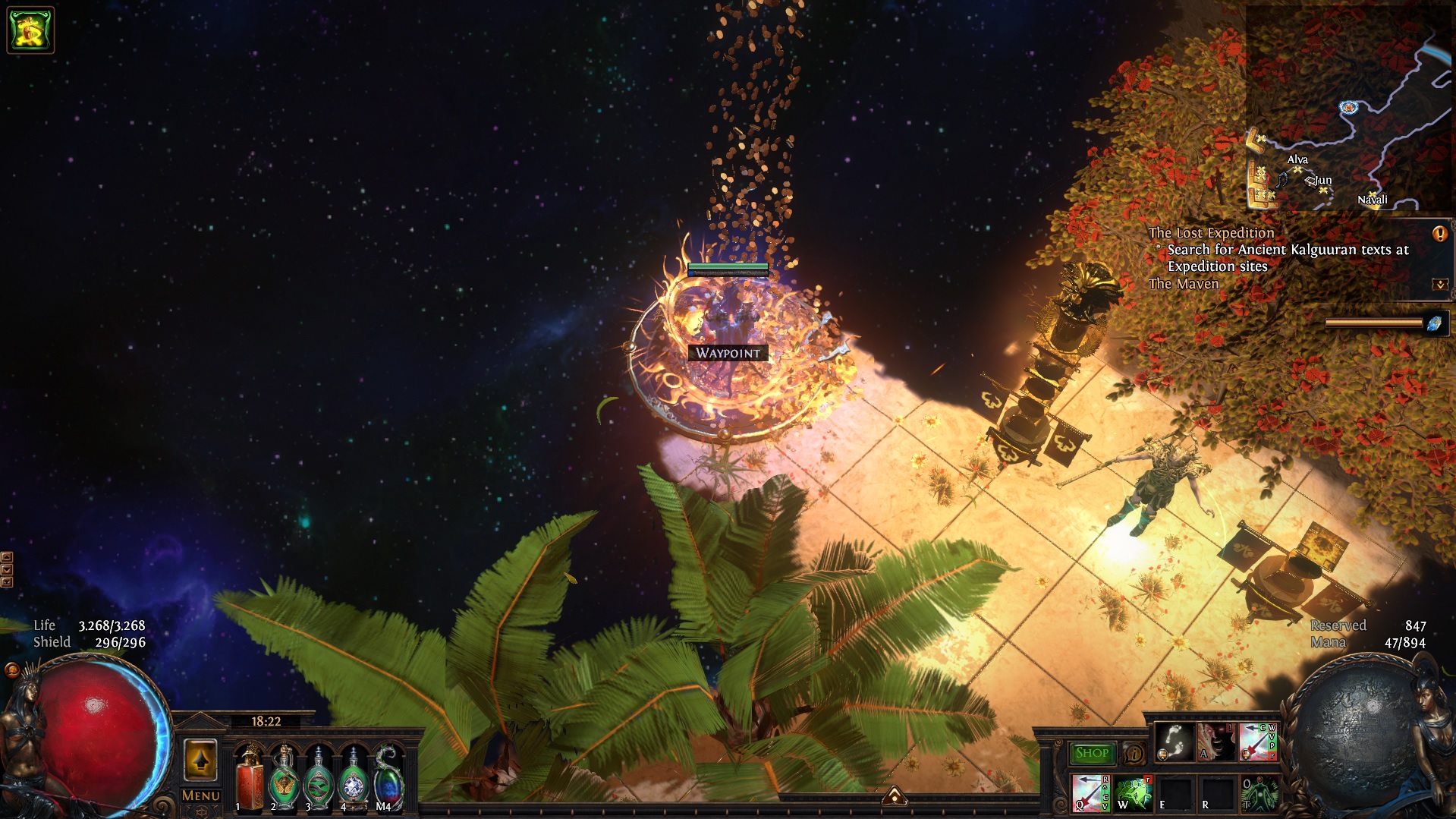
Task: Open the Menu button
Action: (201, 795)
